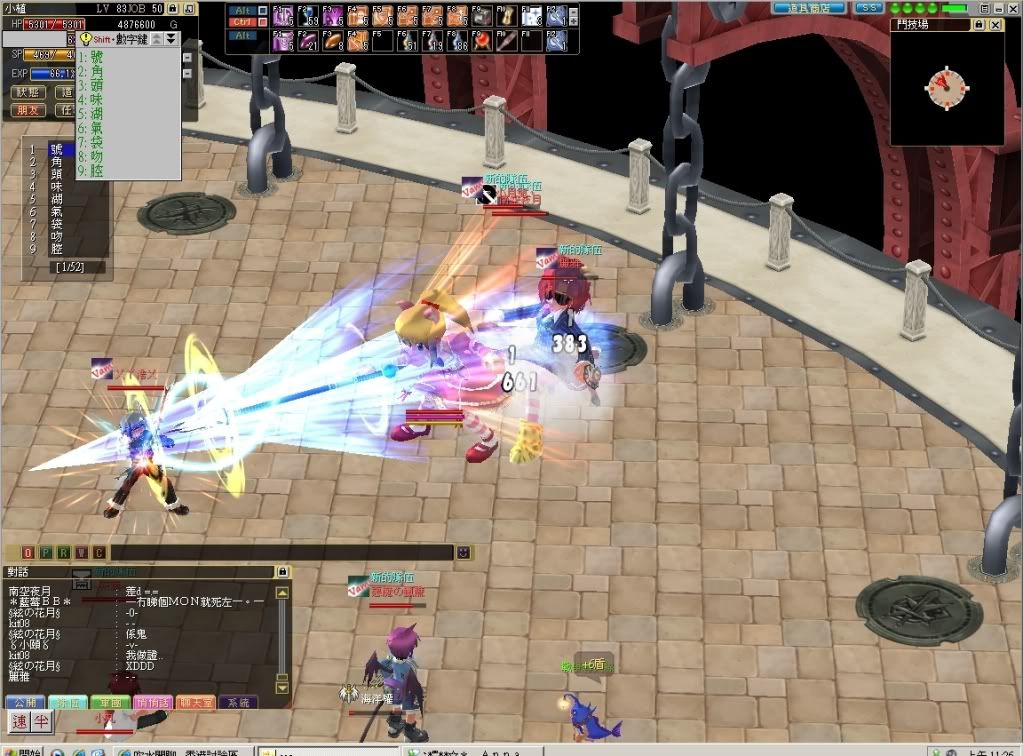Use the red orb item in hotbar

[481, 42]
